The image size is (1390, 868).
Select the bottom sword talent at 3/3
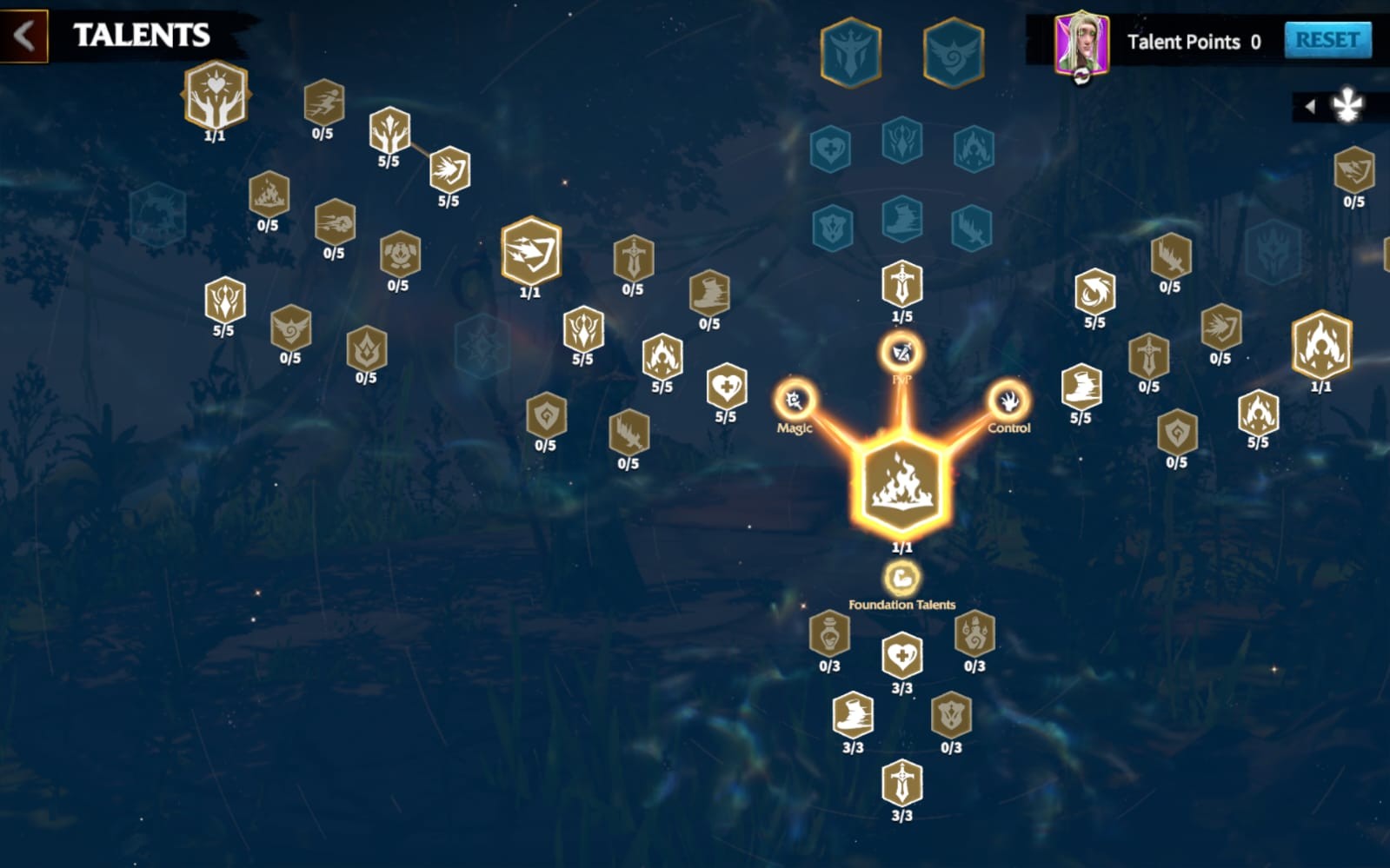click(901, 782)
